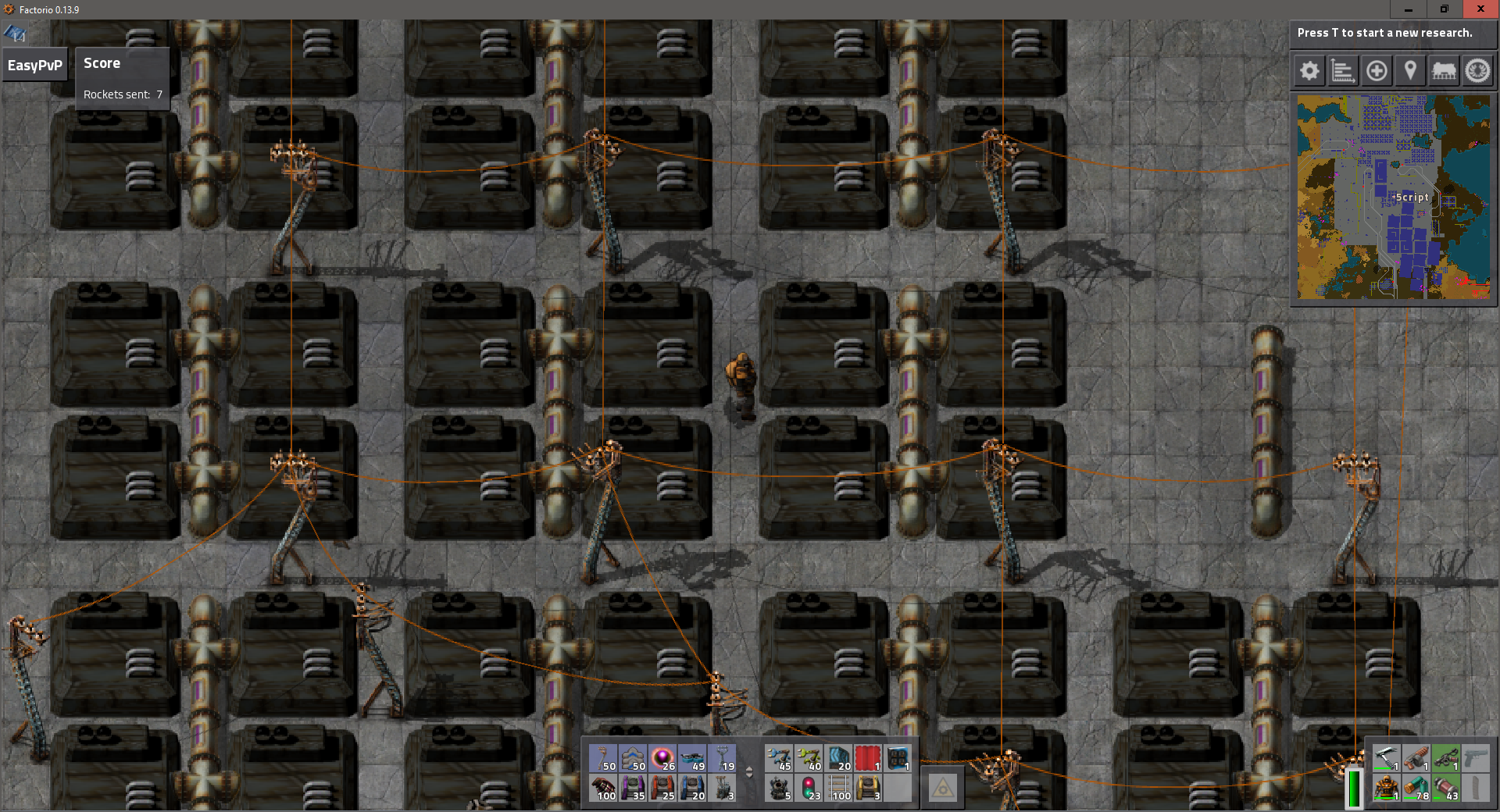Screen dimensions: 1500x812
Task: Close the Factorio window
Action: coord(1480,9)
